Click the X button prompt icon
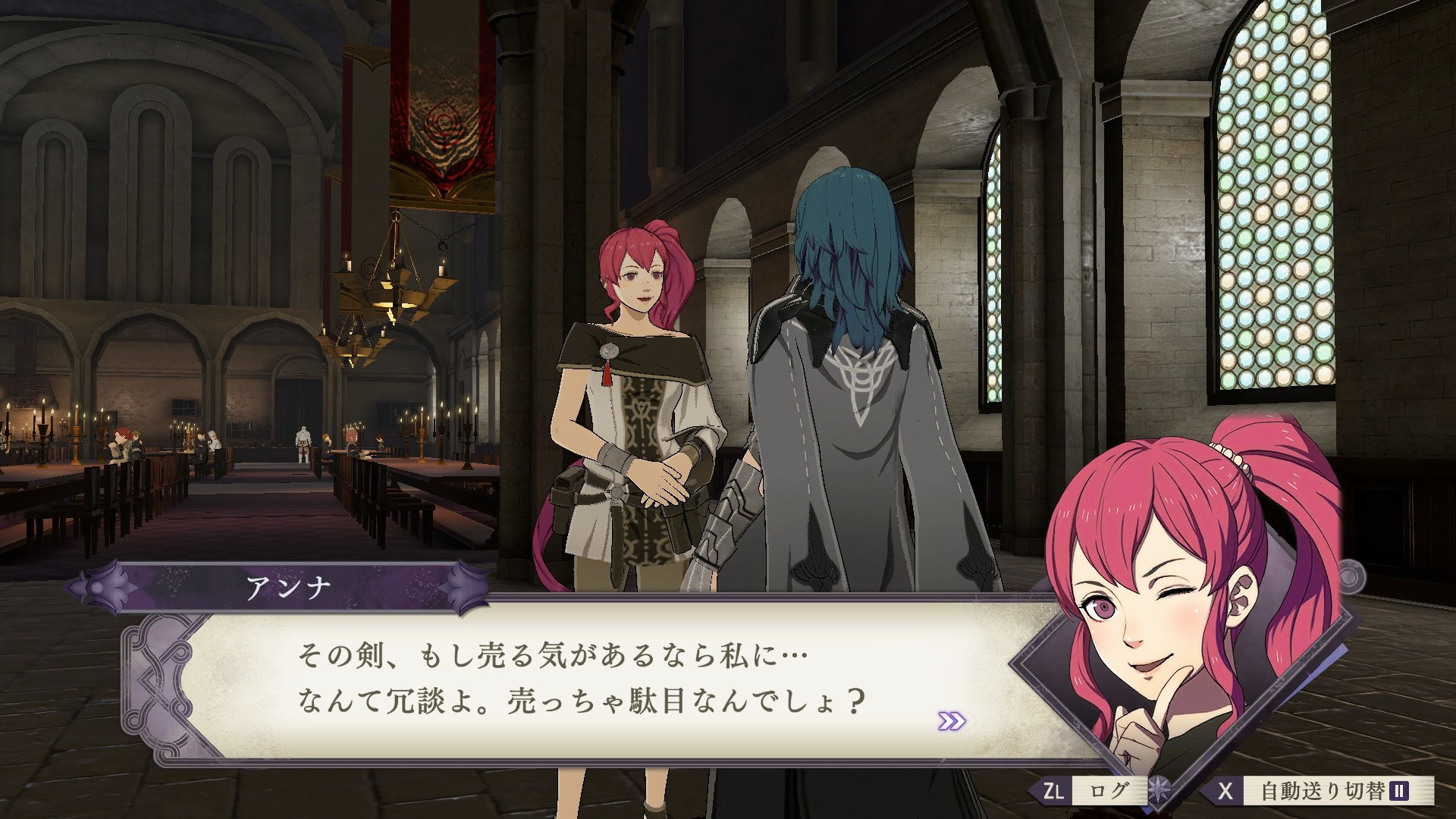Viewport: 1456px width, 819px height. [x=1226, y=791]
